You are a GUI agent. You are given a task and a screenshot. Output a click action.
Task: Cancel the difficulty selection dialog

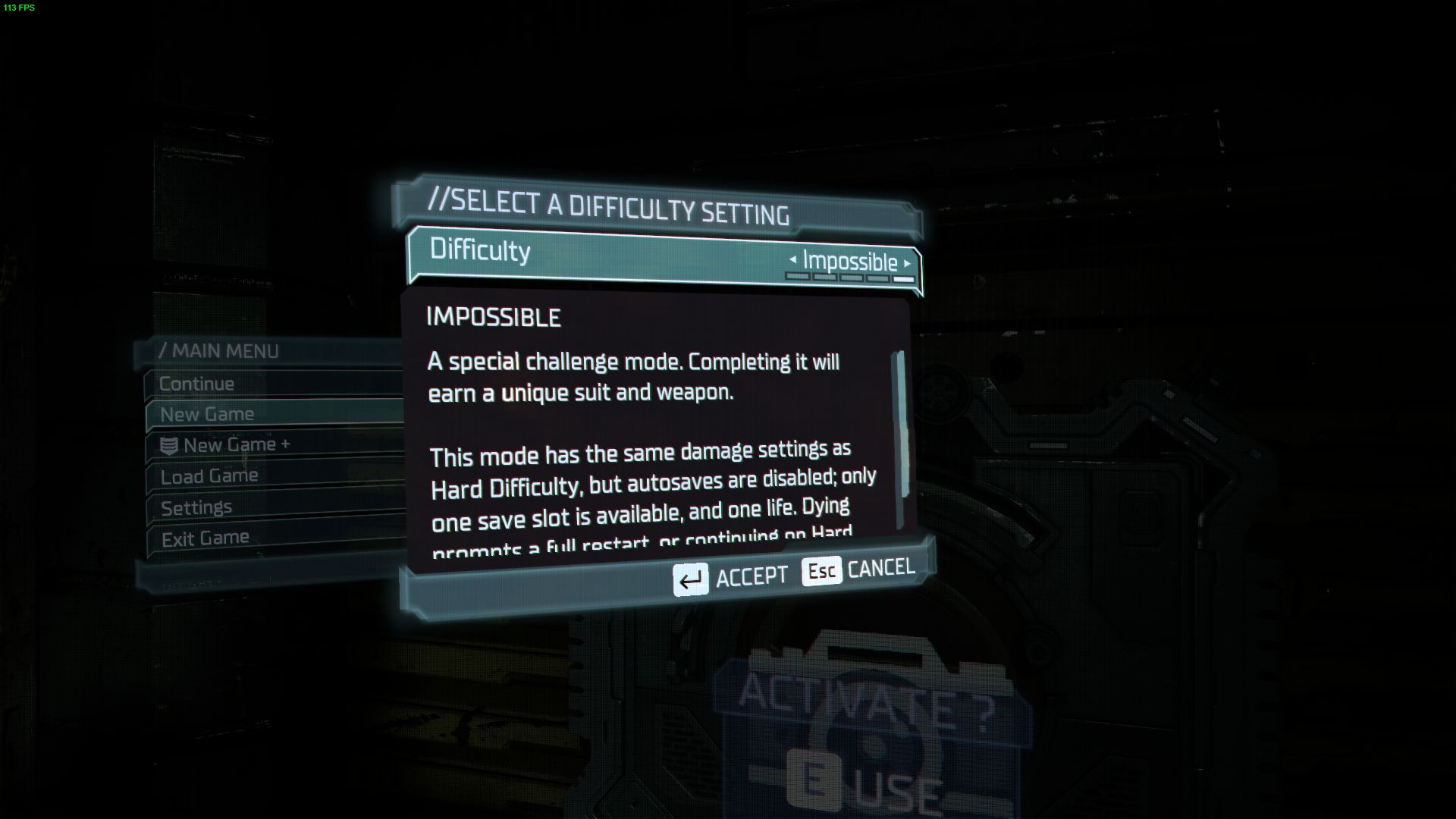click(858, 570)
